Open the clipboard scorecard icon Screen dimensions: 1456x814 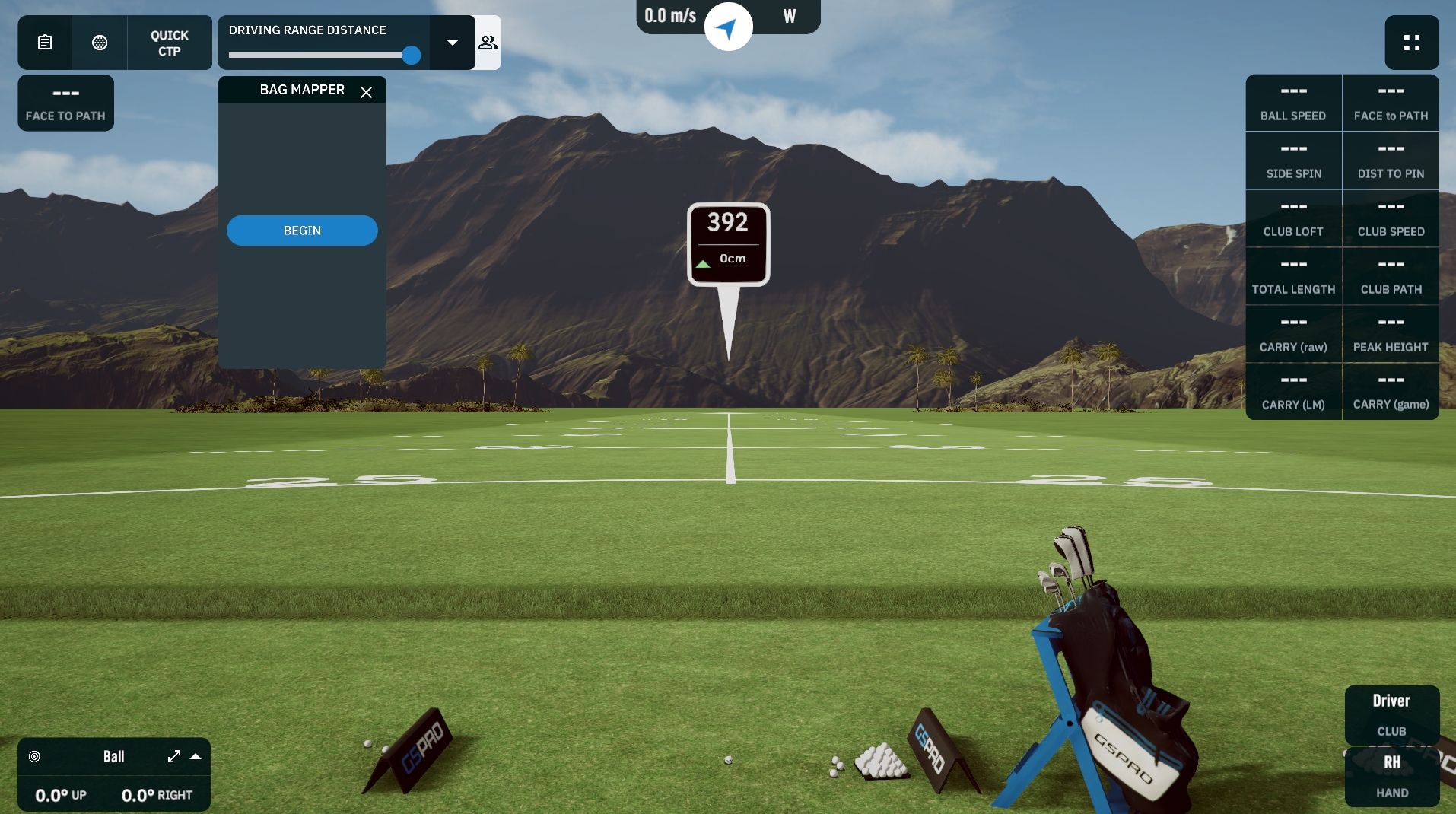45,43
